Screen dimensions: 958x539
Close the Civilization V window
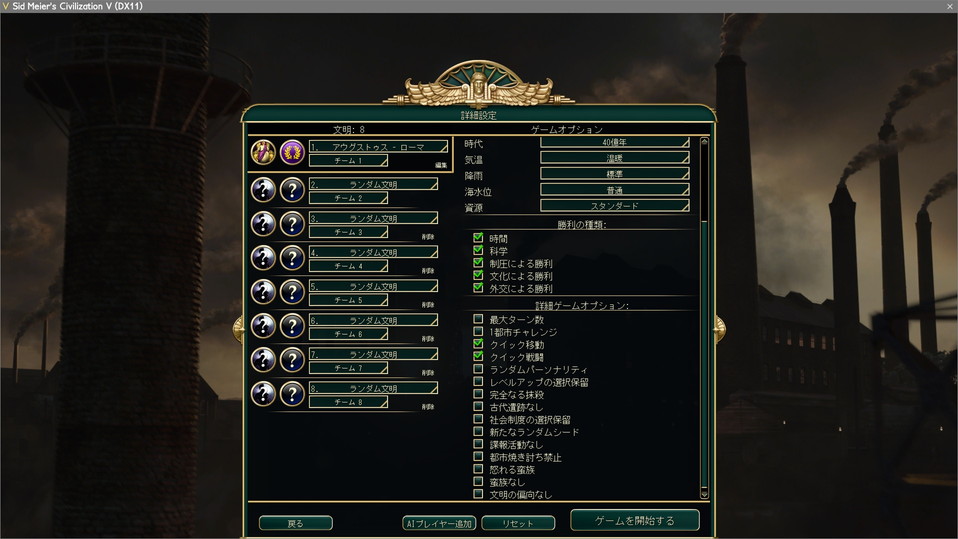(949, 6)
